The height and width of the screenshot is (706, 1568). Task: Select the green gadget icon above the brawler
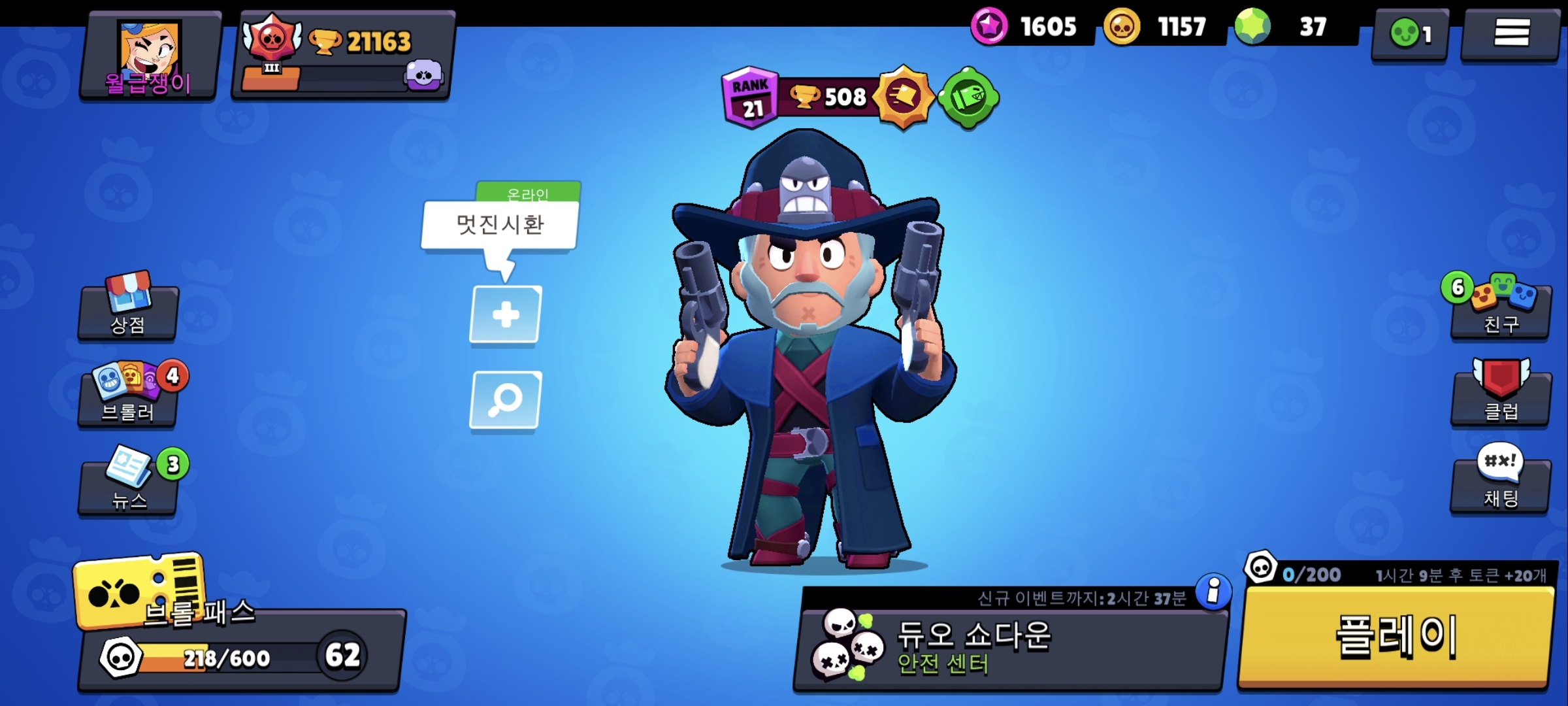click(968, 98)
